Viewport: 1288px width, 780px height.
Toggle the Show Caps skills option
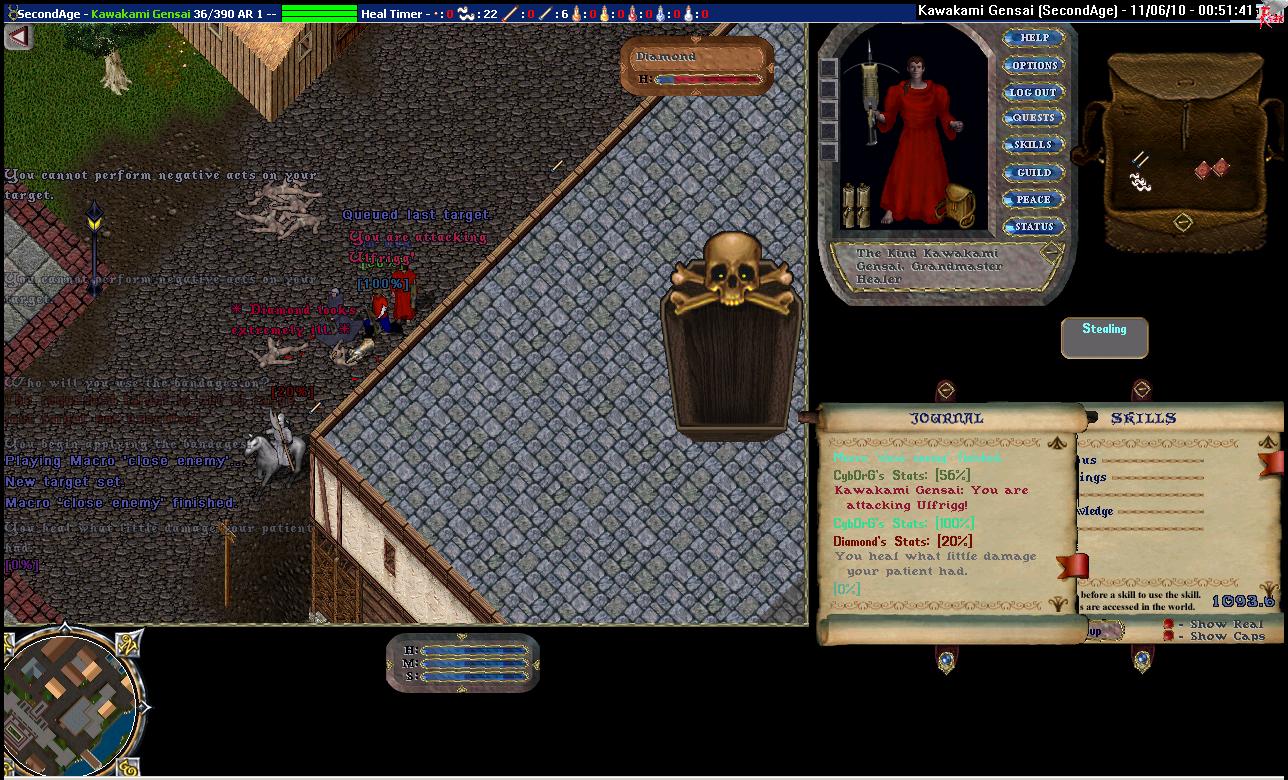click(x=1169, y=636)
